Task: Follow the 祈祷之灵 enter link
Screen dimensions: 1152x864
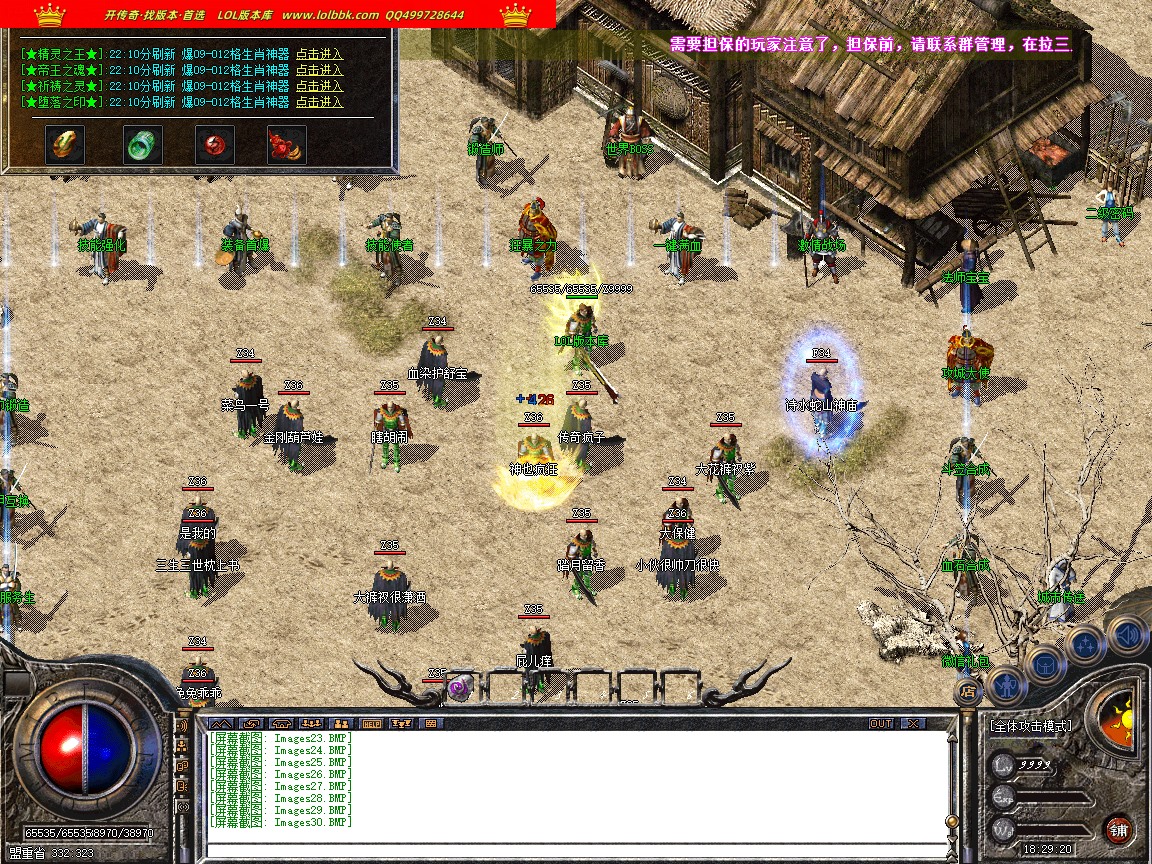Action: pos(319,86)
